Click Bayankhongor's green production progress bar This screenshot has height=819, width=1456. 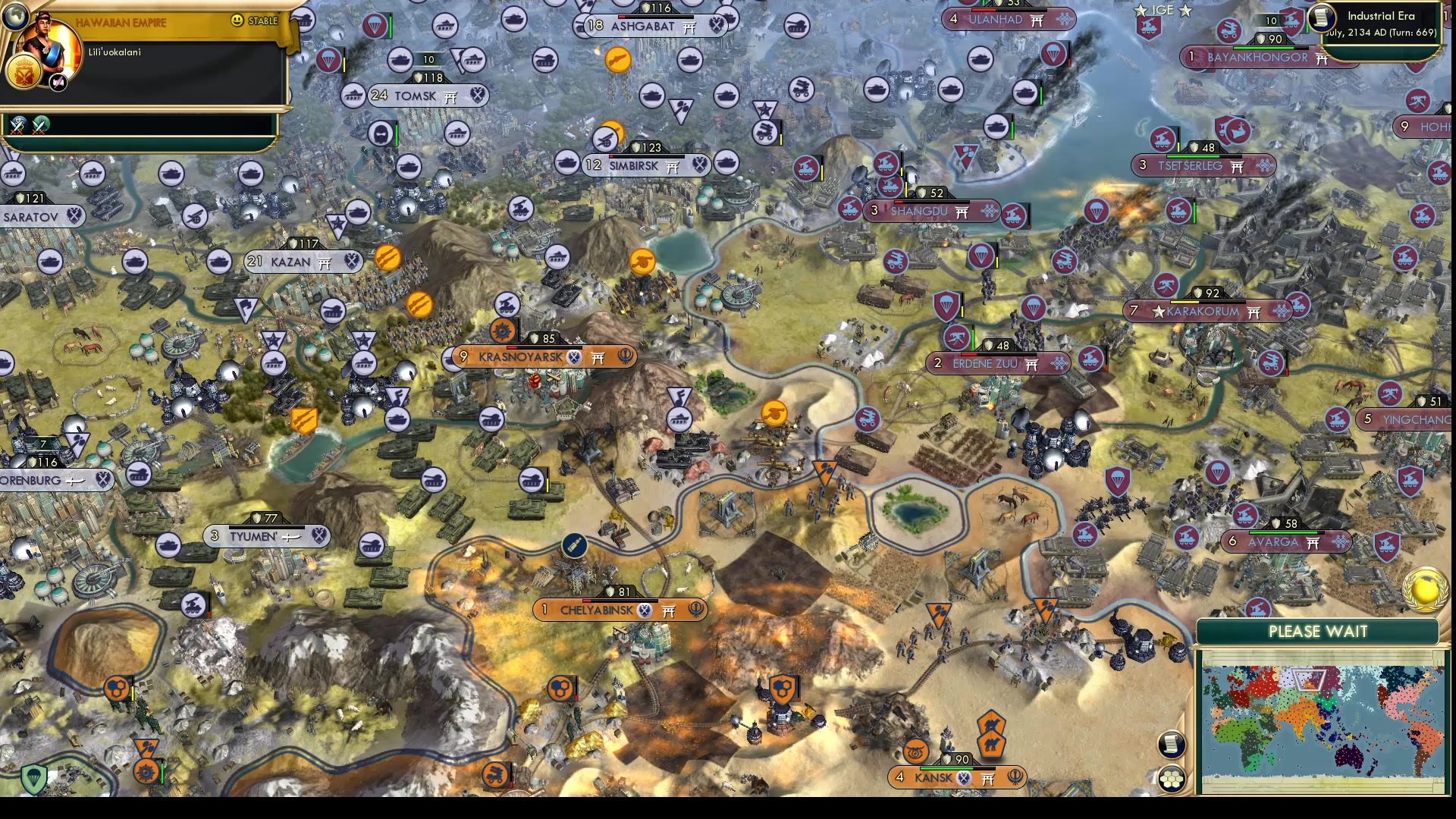(x=1263, y=47)
